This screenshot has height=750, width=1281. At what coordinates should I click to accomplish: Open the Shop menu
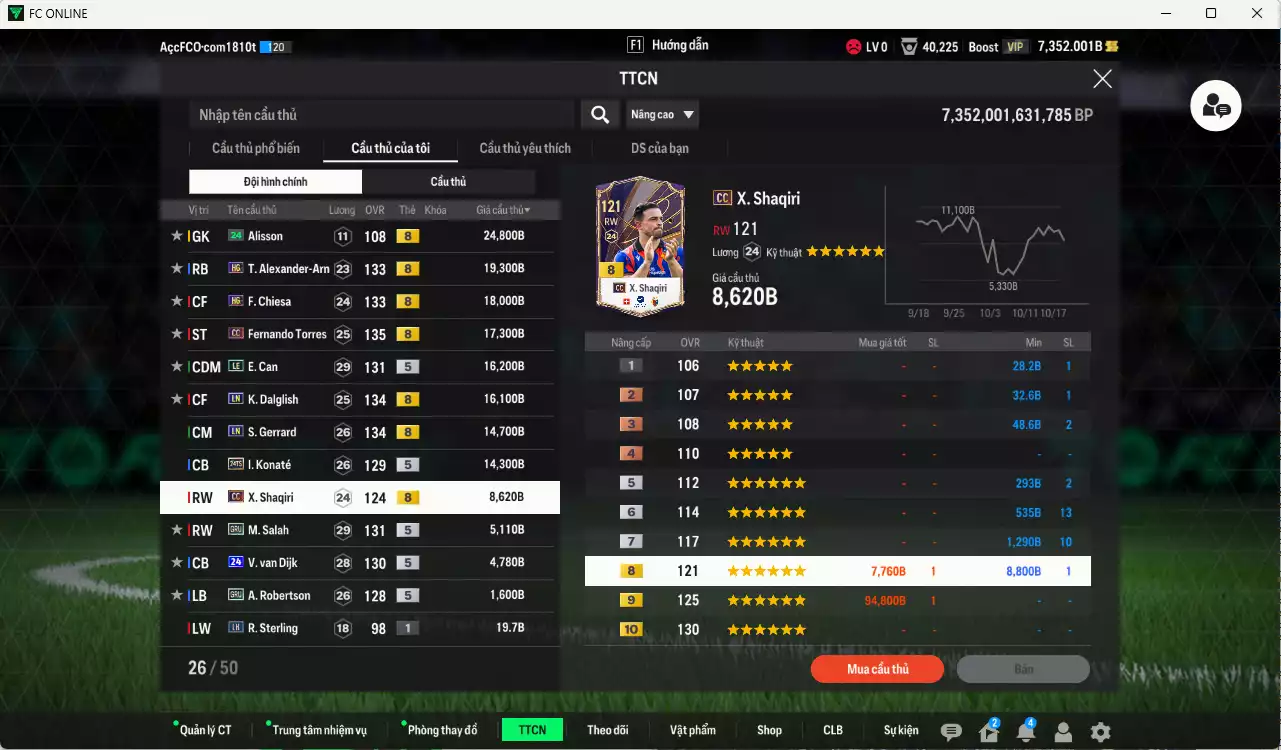click(x=769, y=730)
